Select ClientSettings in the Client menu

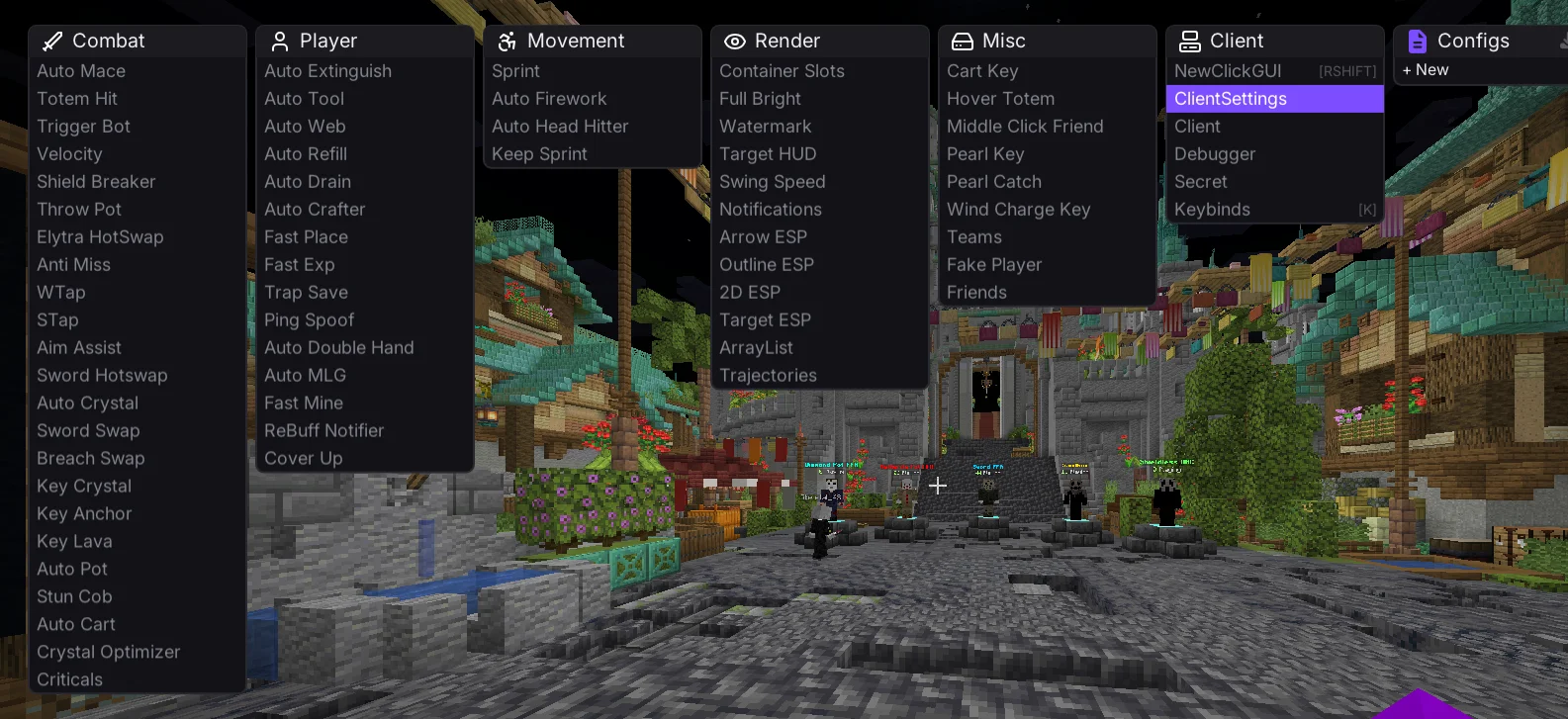tap(1230, 99)
